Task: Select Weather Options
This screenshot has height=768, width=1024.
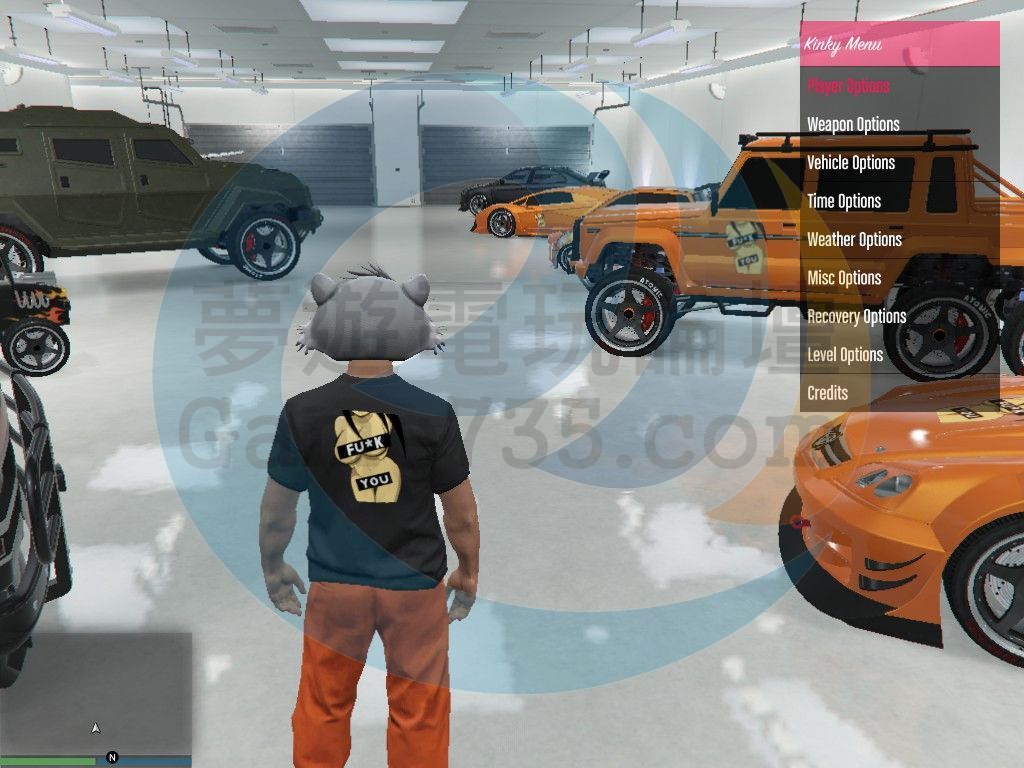Action: pyautogui.click(x=854, y=240)
